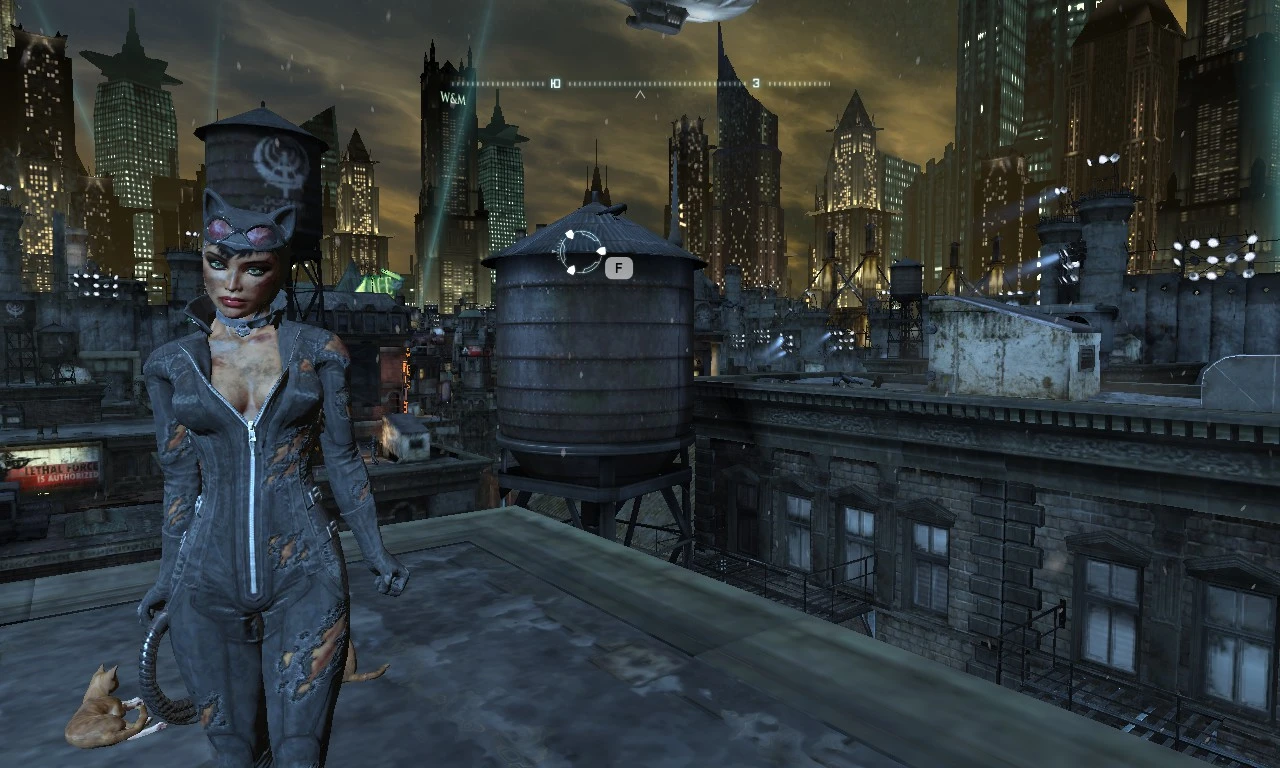Click the bottom arrow of the interaction reticle
Image resolution: width=1280 pixels, height=768 pixels.
572,270
